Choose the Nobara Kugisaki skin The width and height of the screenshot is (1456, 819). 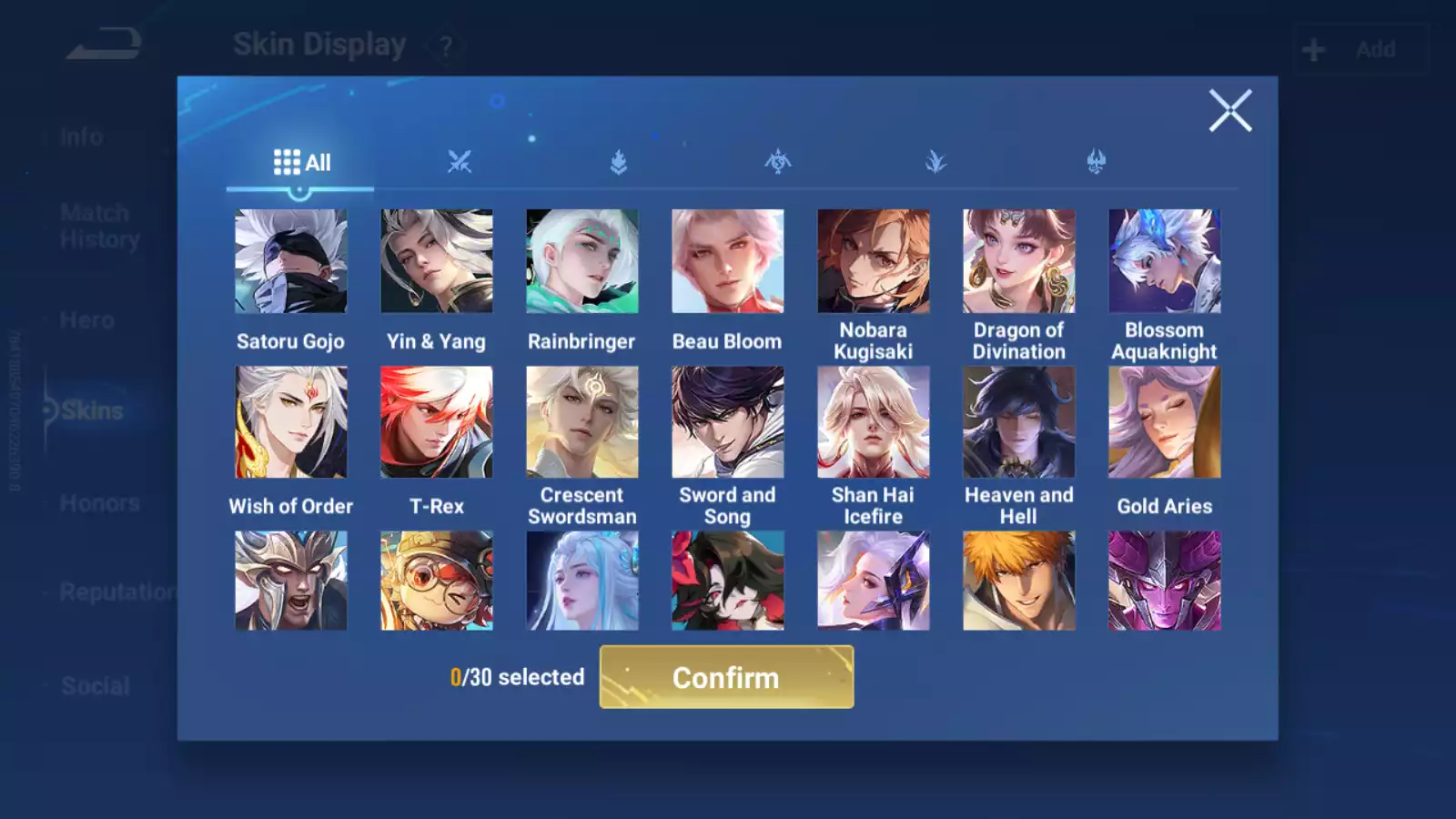tap(874, 261)
